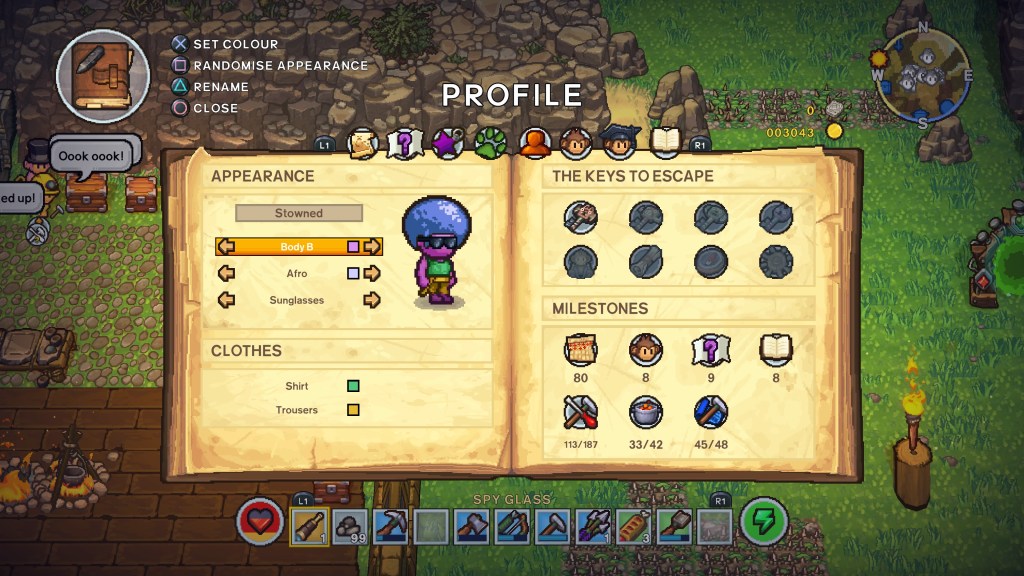Open the purple question mark tab

403,145
